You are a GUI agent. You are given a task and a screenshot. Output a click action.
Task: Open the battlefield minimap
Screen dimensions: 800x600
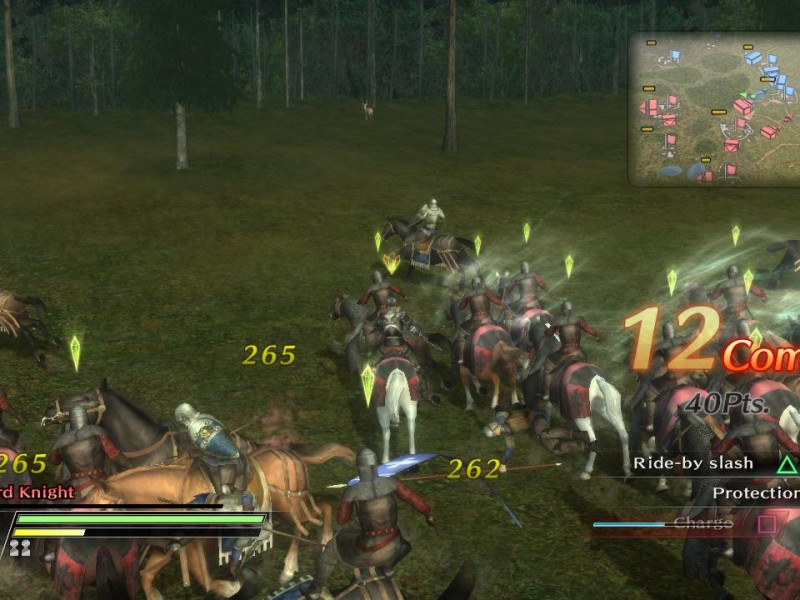714,110
